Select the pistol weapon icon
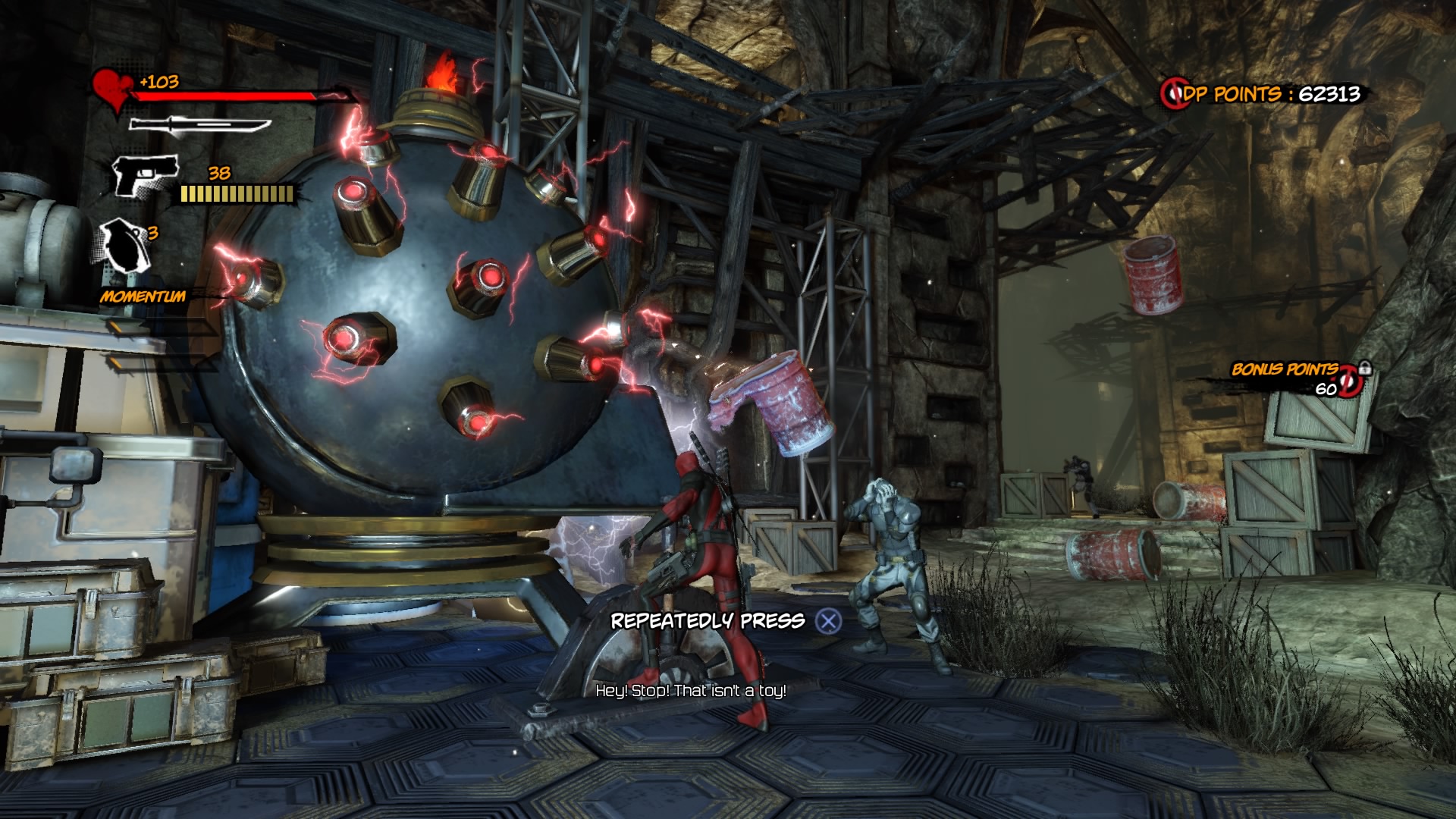This screenshot has height=819, width=1456. [145, 176]
